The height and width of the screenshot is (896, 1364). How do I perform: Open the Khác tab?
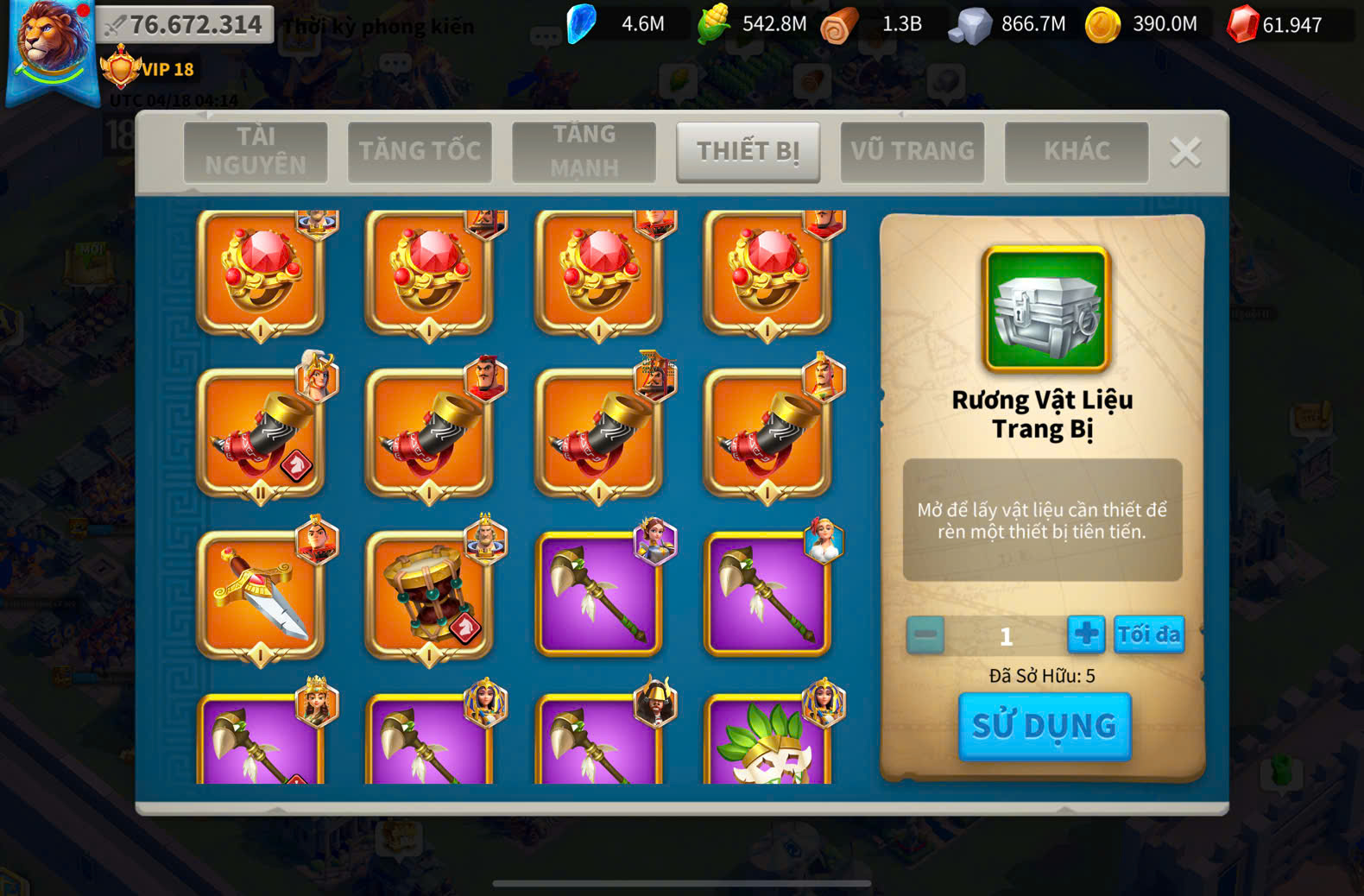tap(1077, 152)
